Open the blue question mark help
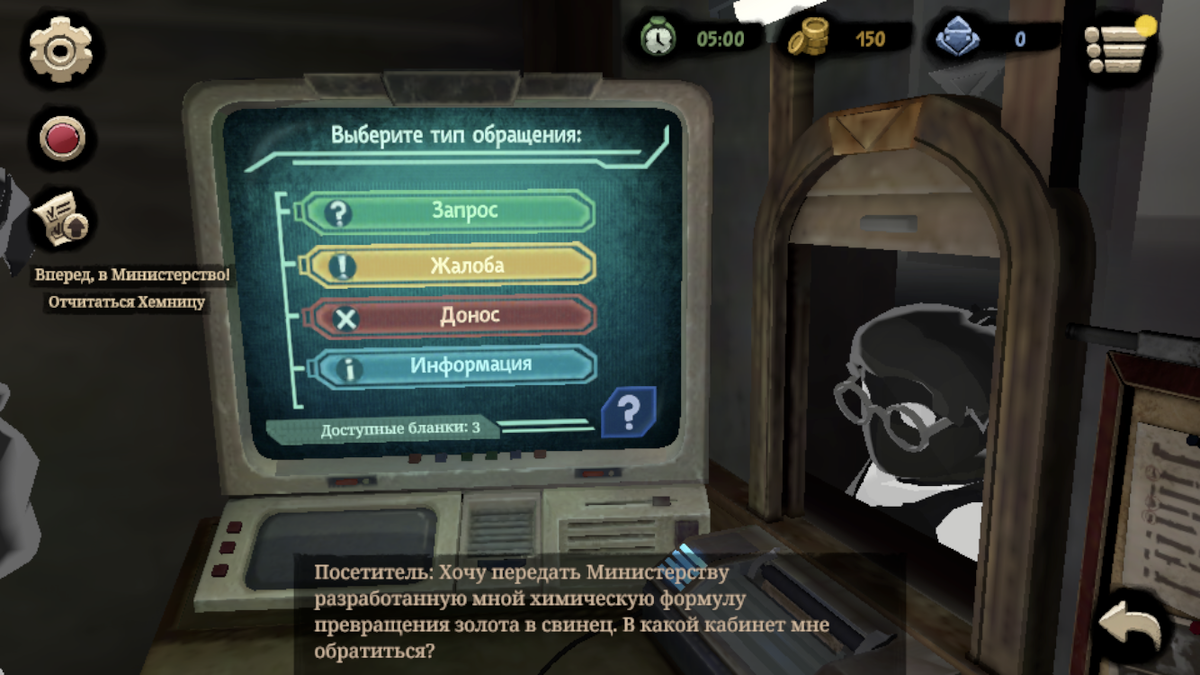 [627, 411]
